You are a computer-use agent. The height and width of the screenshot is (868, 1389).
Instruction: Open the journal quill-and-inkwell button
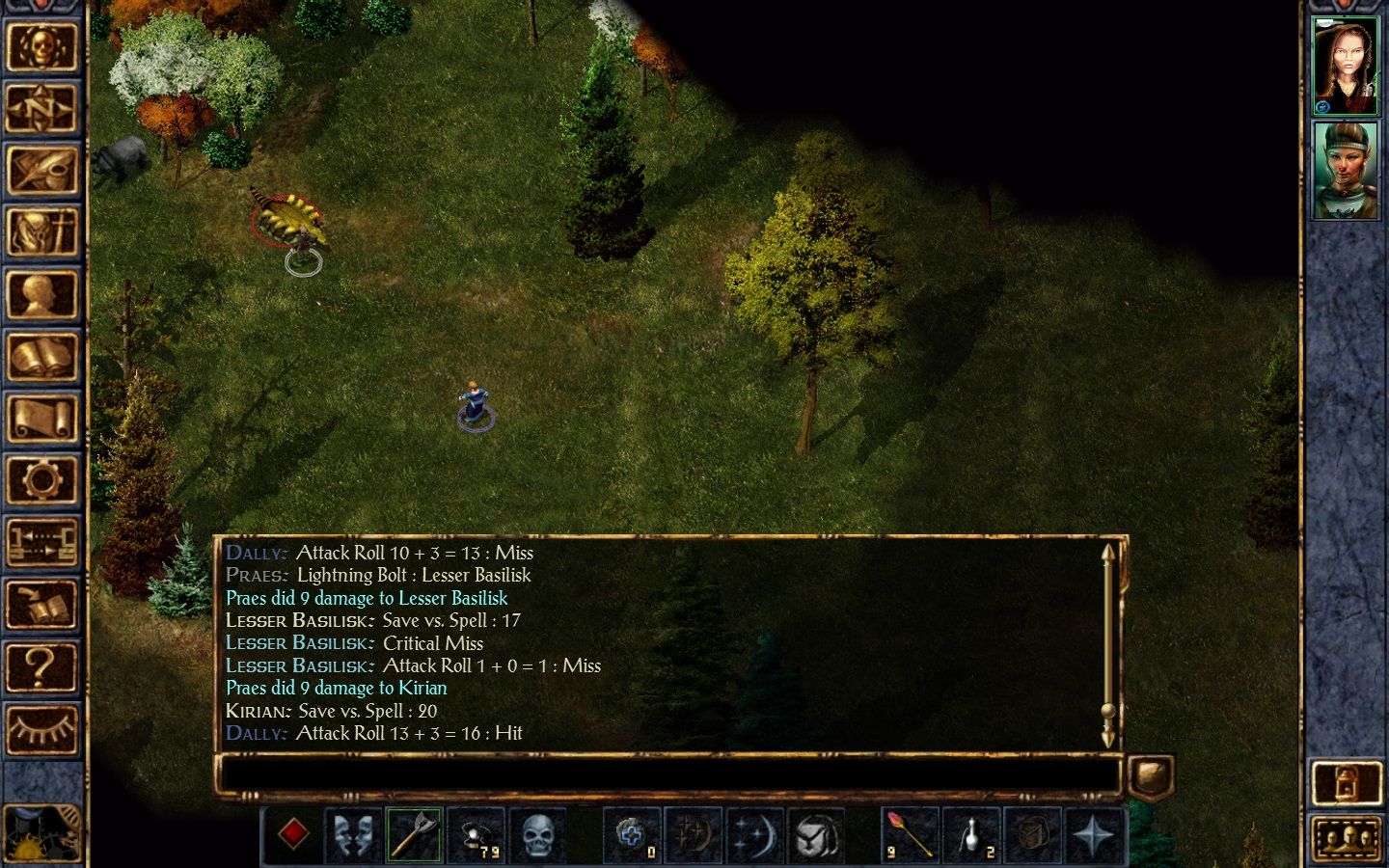pyautogui.click(x=41, y=171)
